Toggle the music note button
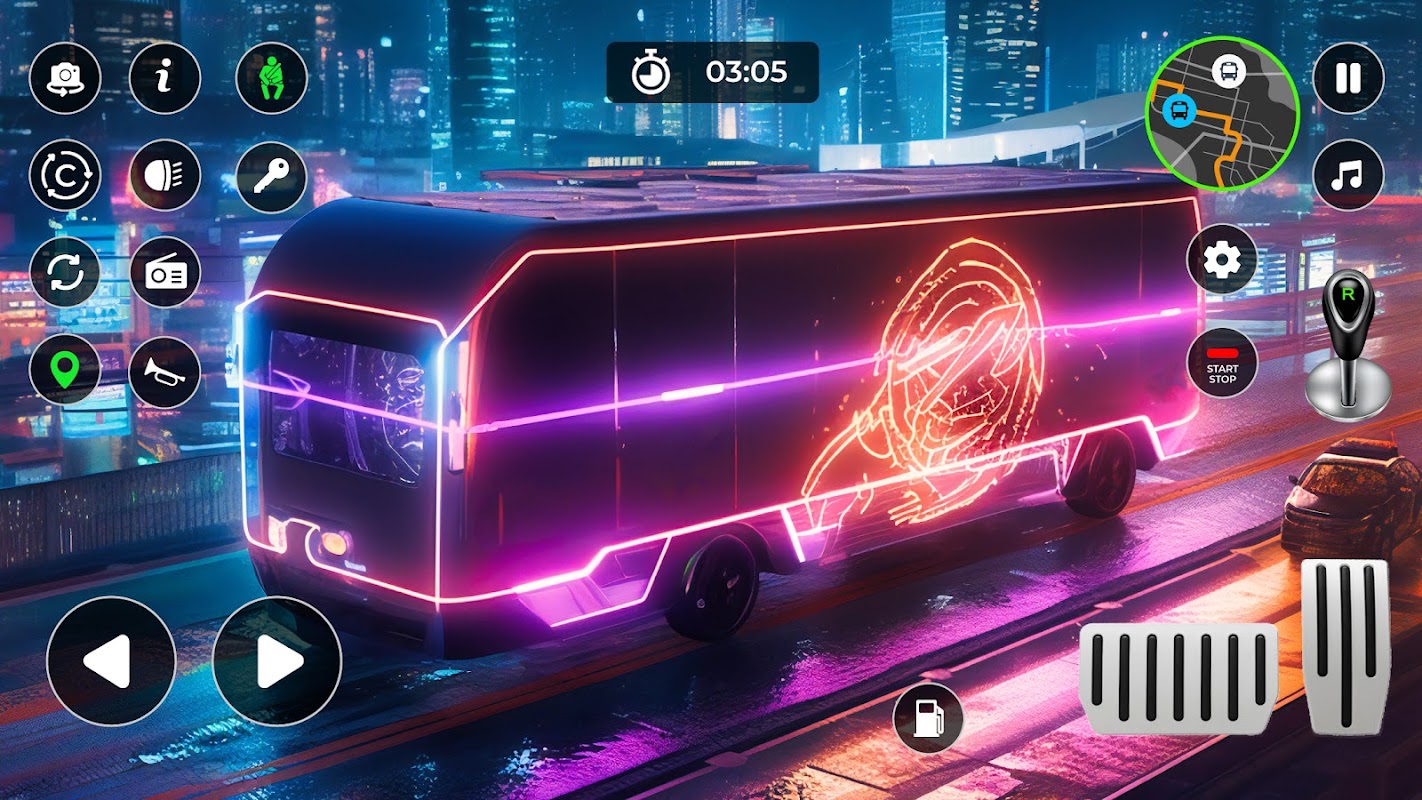 (1348, 176)
